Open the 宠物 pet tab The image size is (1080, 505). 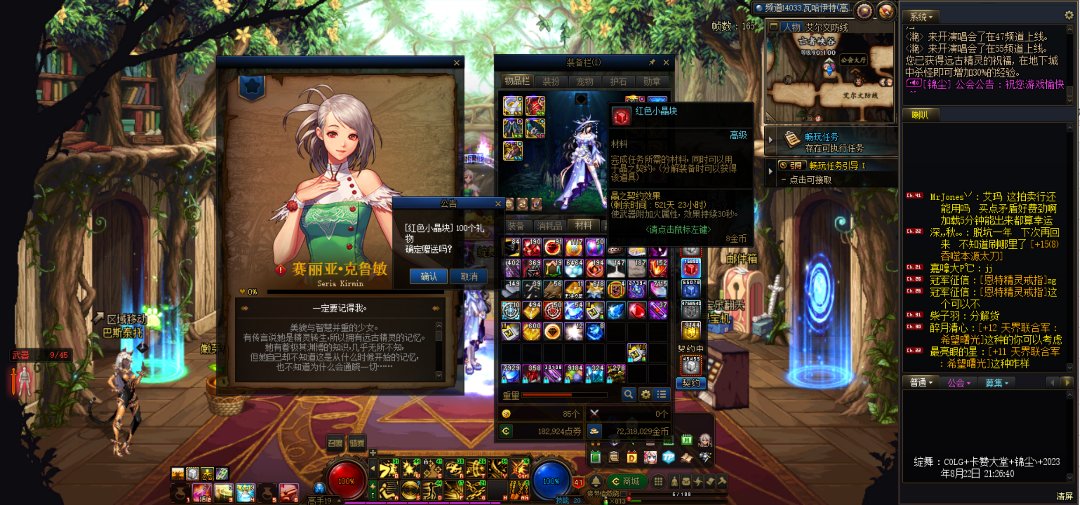(x=586, y=81)
